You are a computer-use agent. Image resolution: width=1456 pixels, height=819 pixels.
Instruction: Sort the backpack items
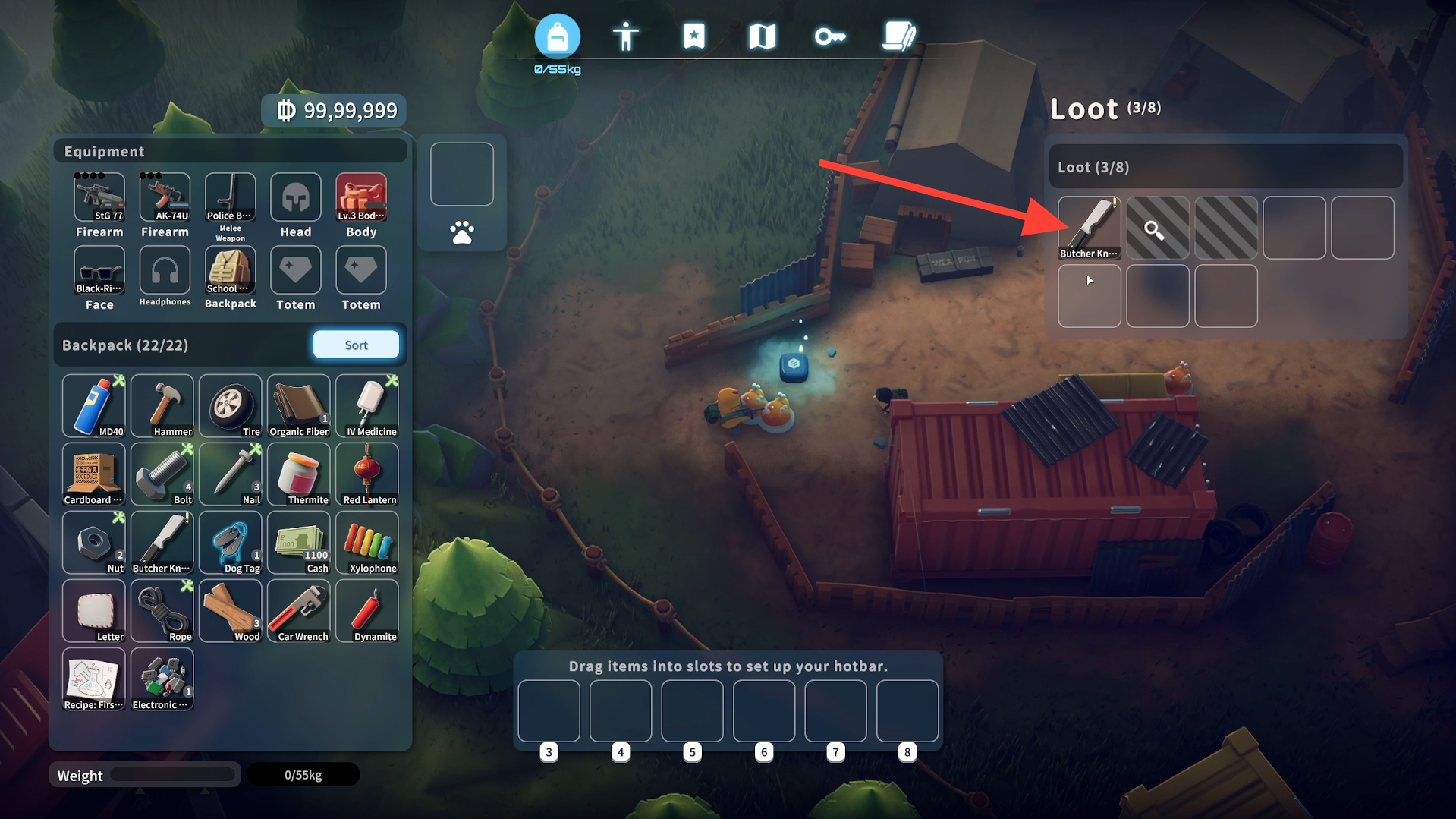pyautogui.click(x=356, y=345)
